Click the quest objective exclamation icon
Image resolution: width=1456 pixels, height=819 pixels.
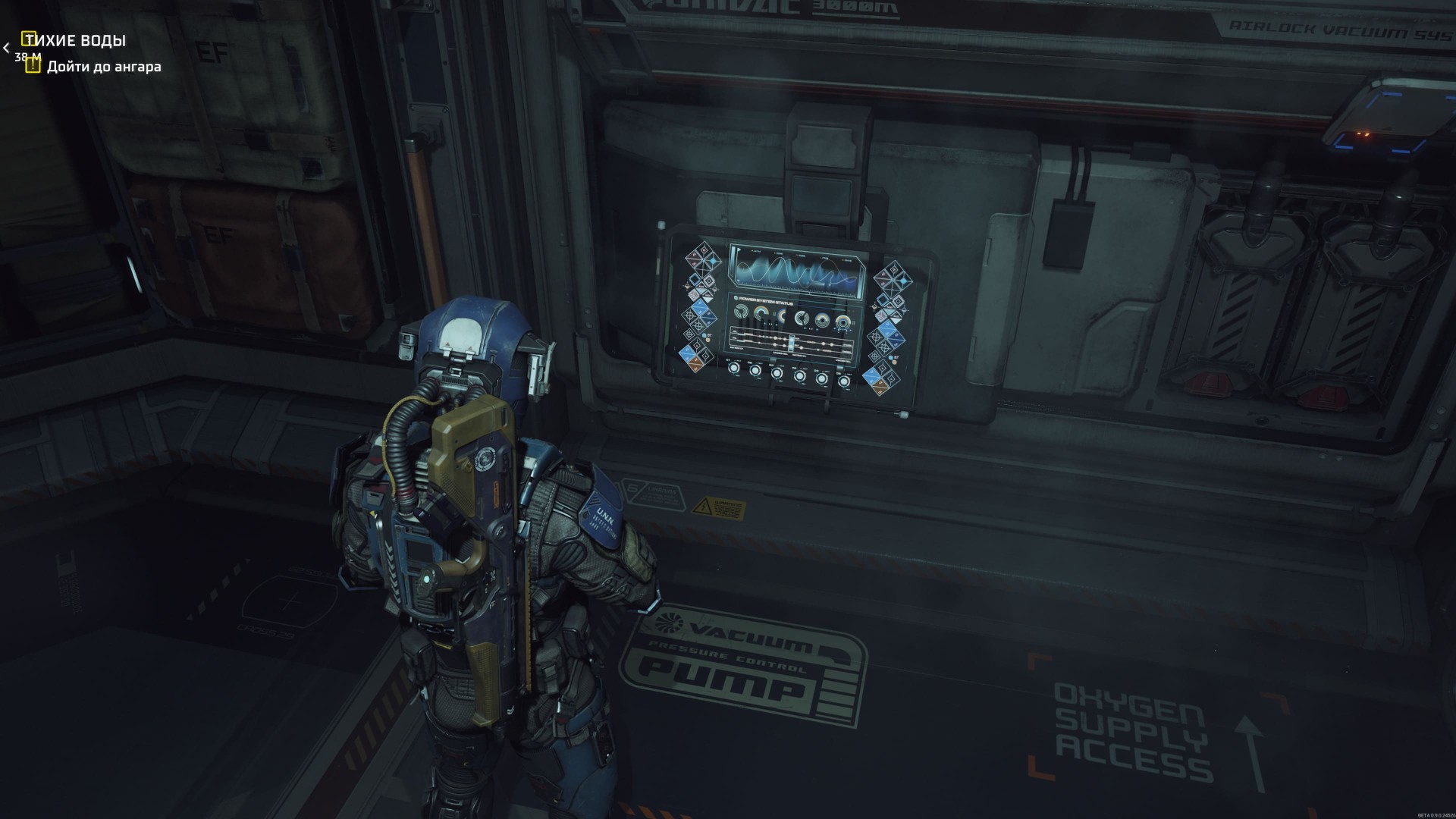[32, 67]
